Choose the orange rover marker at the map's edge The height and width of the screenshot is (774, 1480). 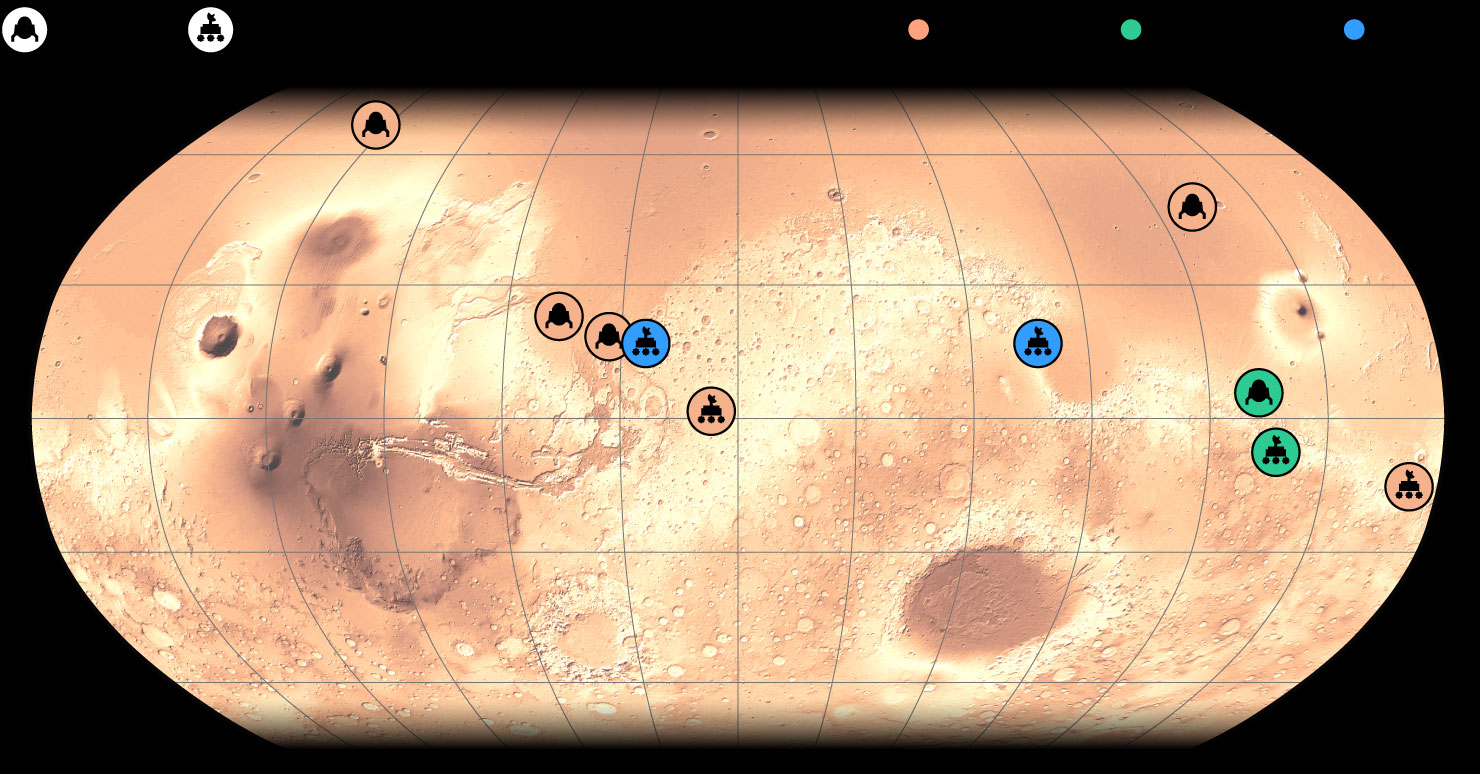tap(1409, 487)
